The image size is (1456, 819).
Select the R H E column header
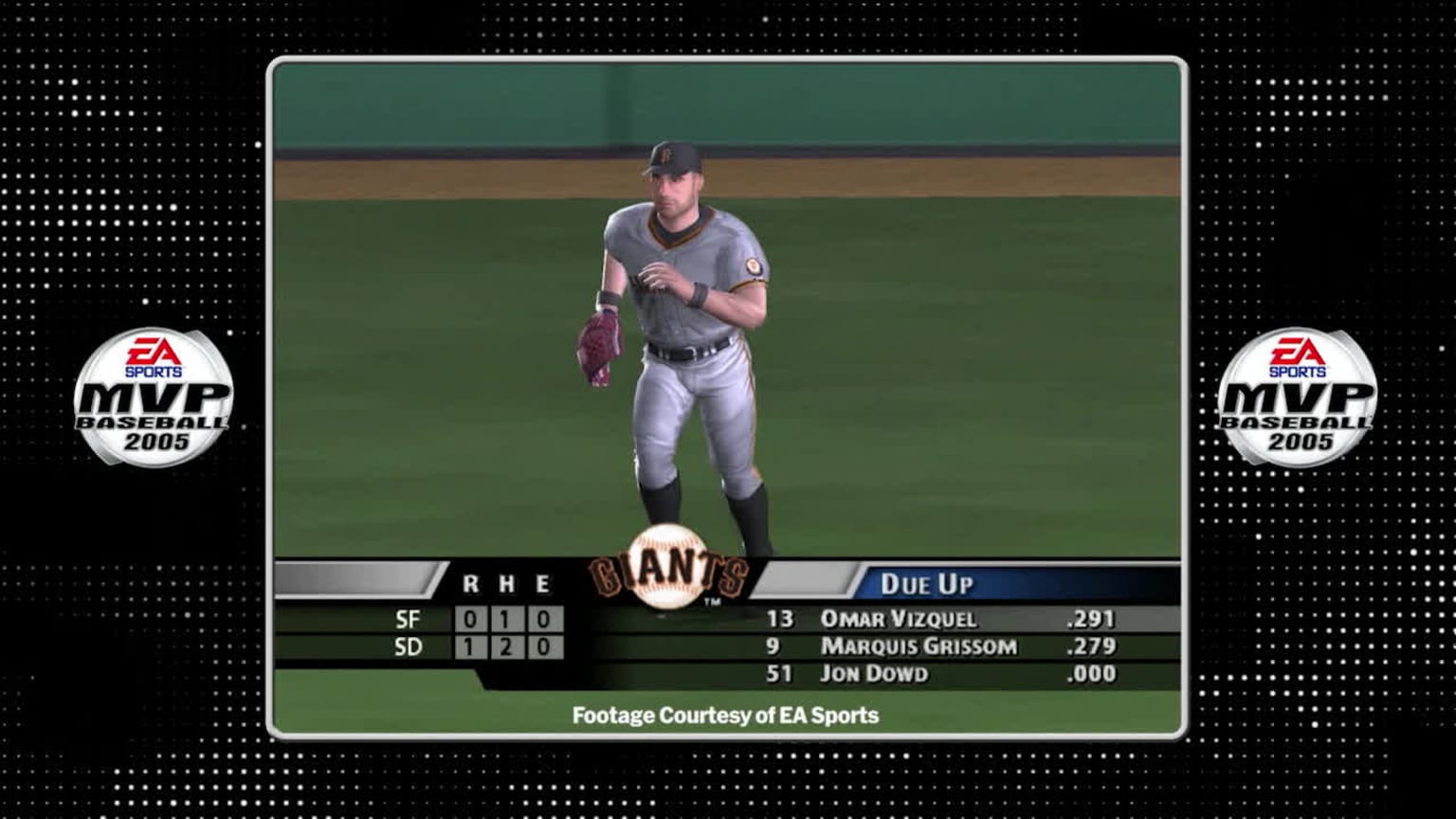pyautogui.click(x=505, y=583)
